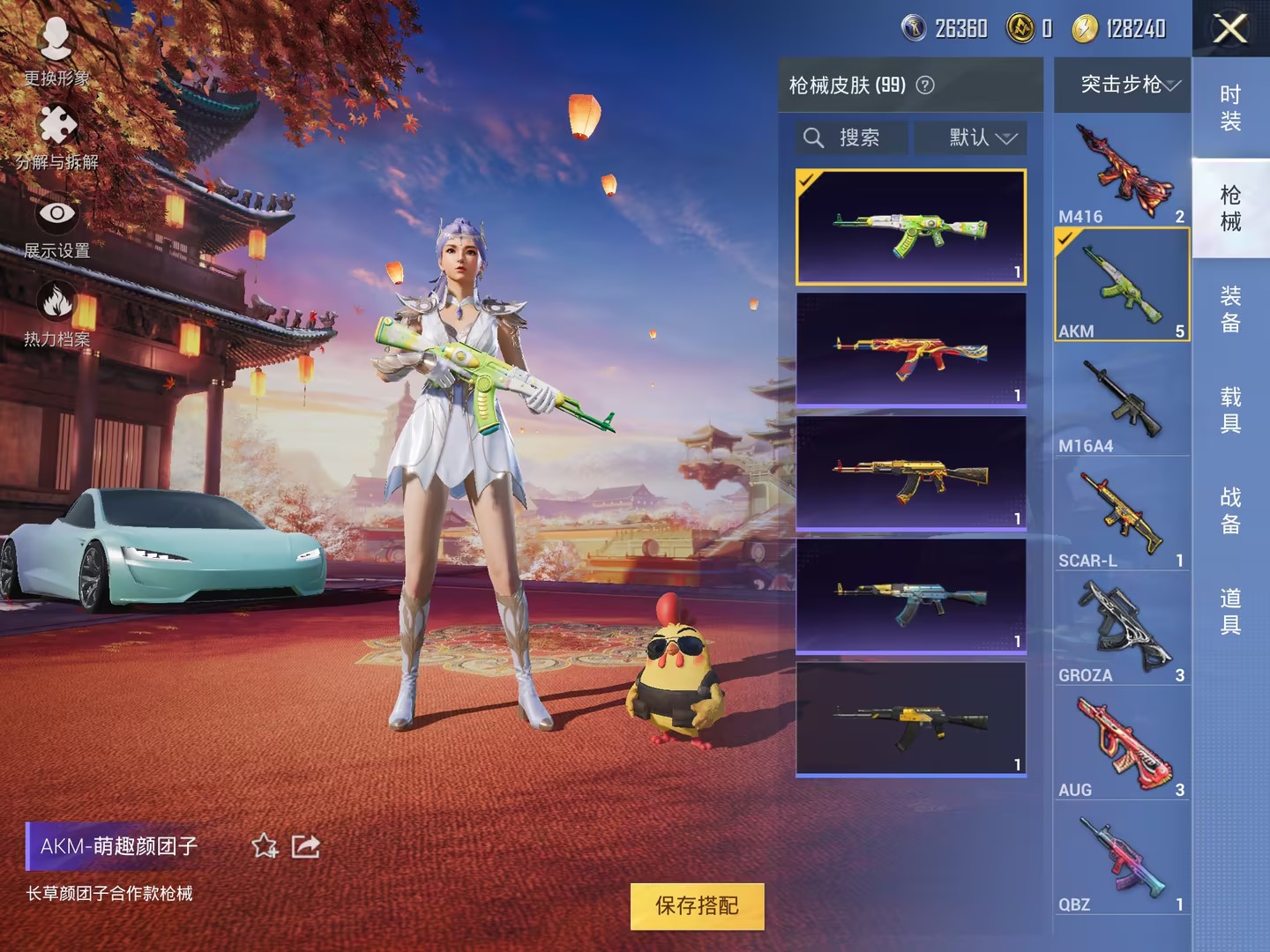This screenshot has width=1270, height=952.
Task: Select the M16A4 weapon category
Action: point(1122,401)
